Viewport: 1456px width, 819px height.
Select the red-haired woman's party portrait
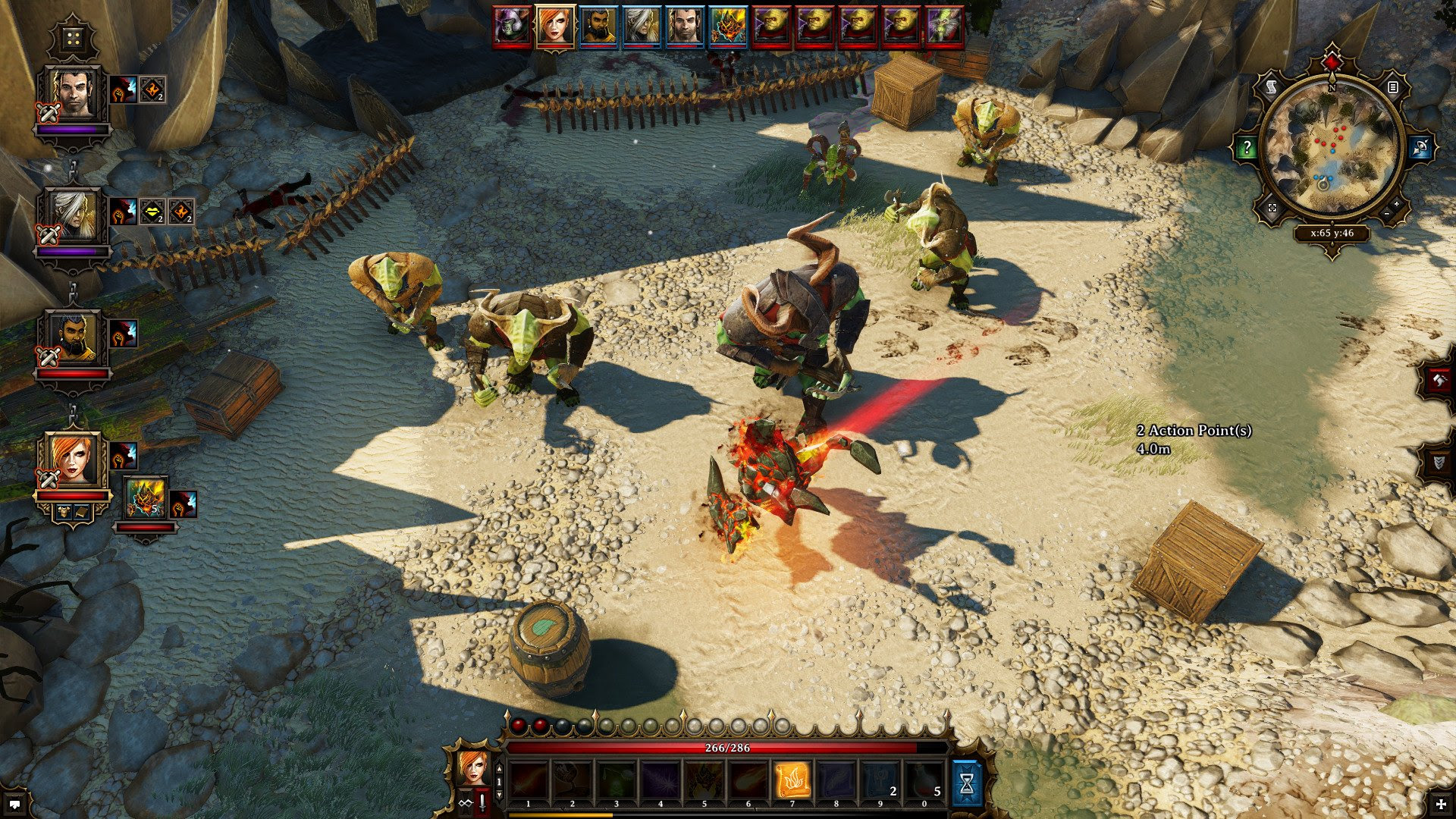(x=74, y=459)
